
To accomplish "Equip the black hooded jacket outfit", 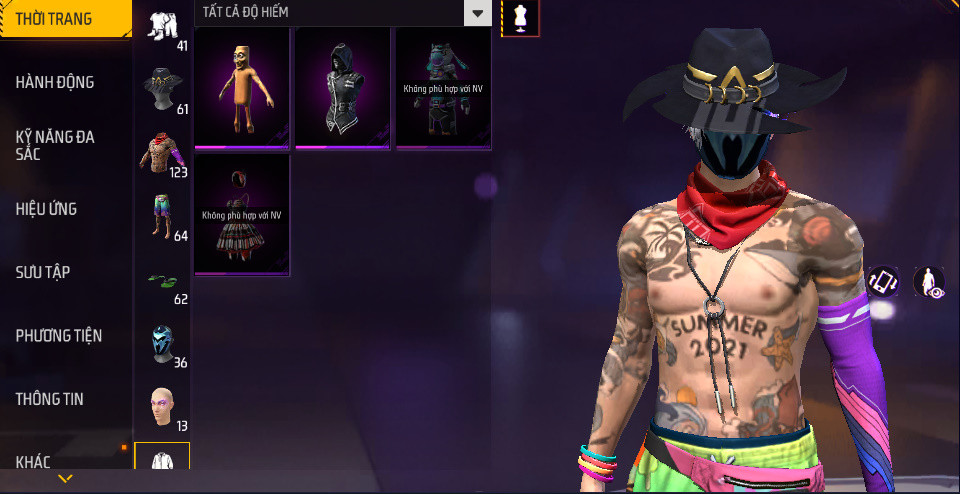I will pos(342,88).
